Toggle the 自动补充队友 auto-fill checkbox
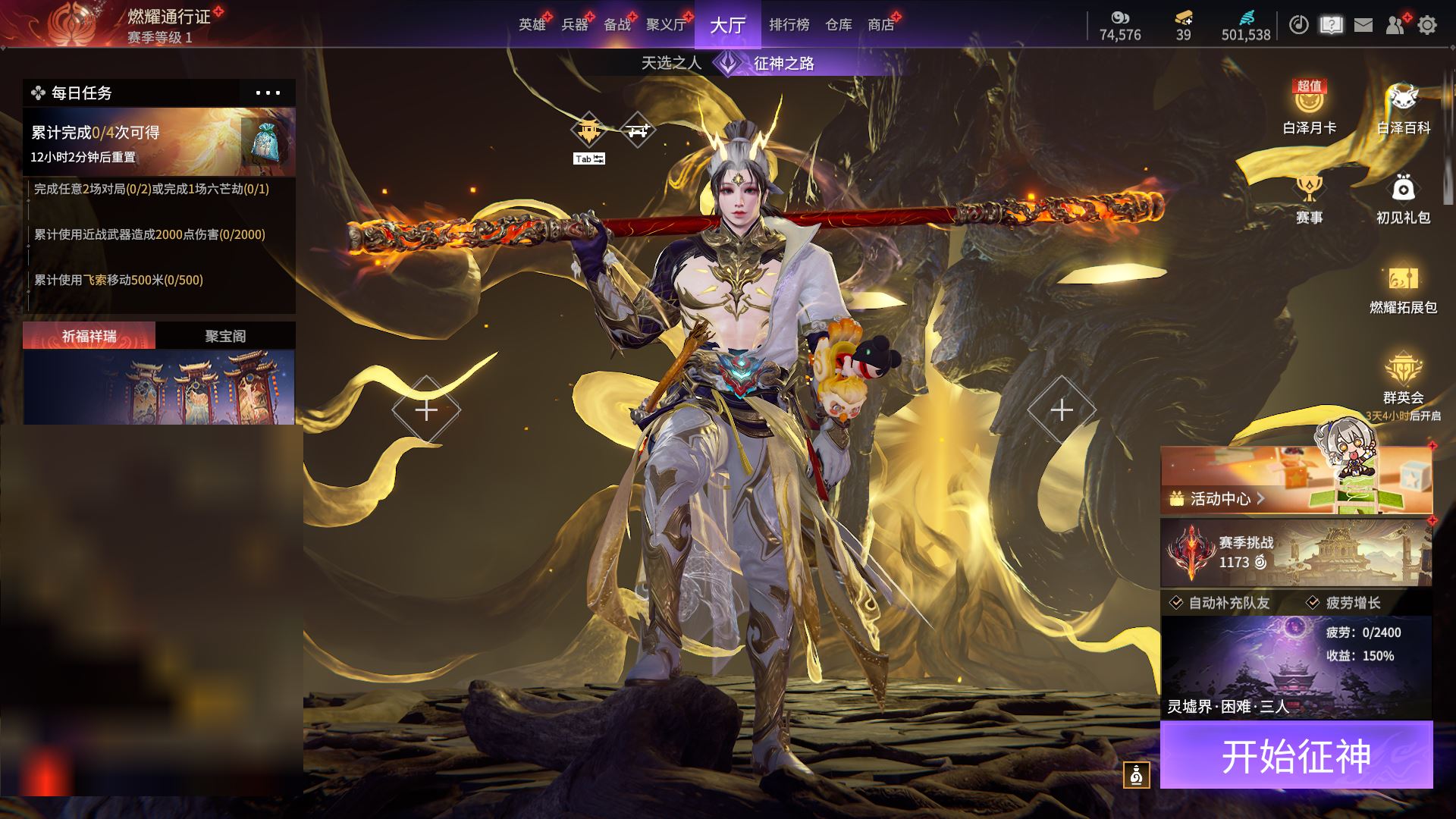 pyautogui.click(x=1176, y=603)
